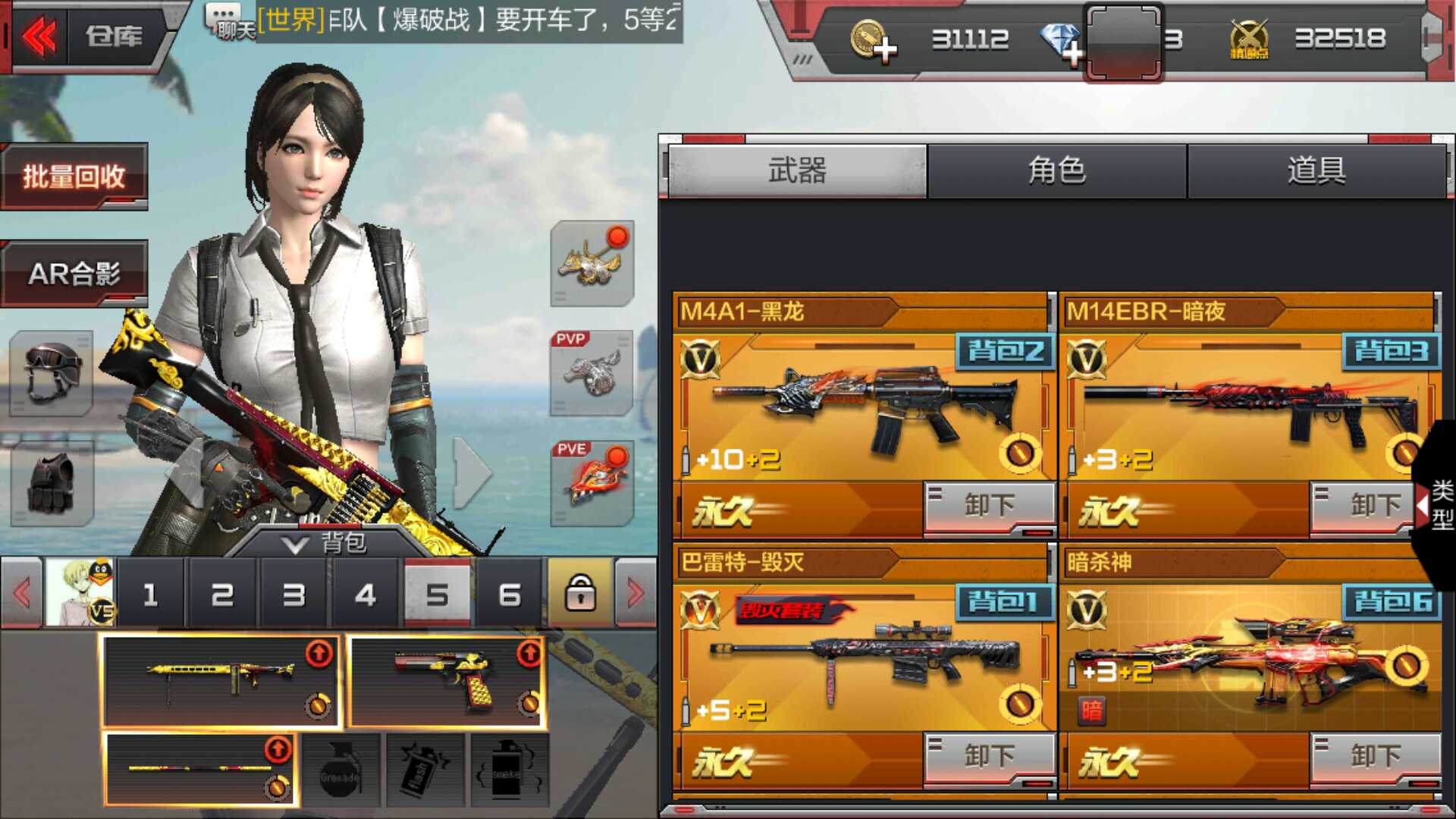Choose backpack slot number 3
Screen dimensions: 1456x819
pos(293,595)
